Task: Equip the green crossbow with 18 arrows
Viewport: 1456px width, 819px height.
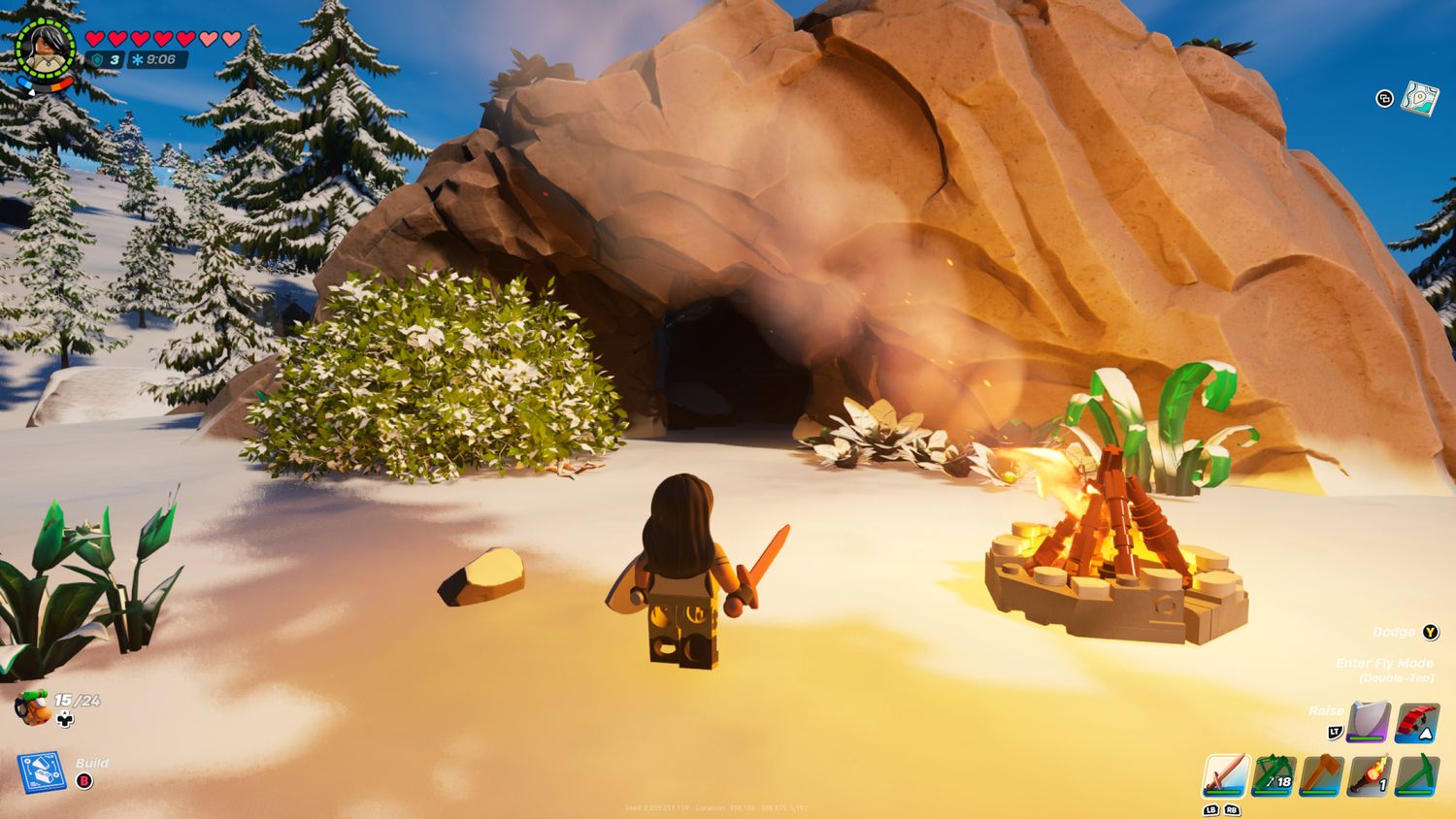Action: 1274,775
